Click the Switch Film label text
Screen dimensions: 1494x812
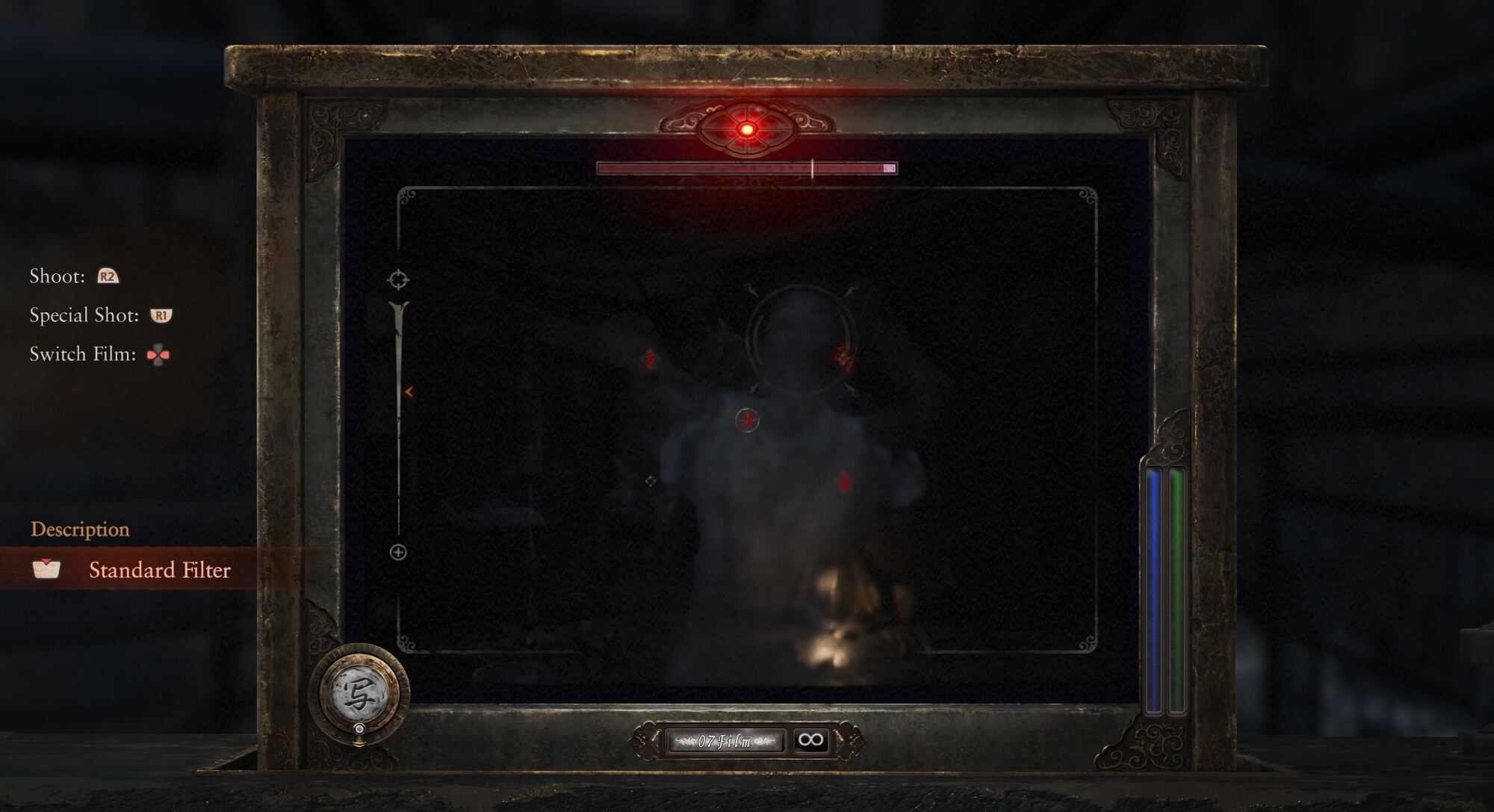pyautogui.click(x=82, y=354)
